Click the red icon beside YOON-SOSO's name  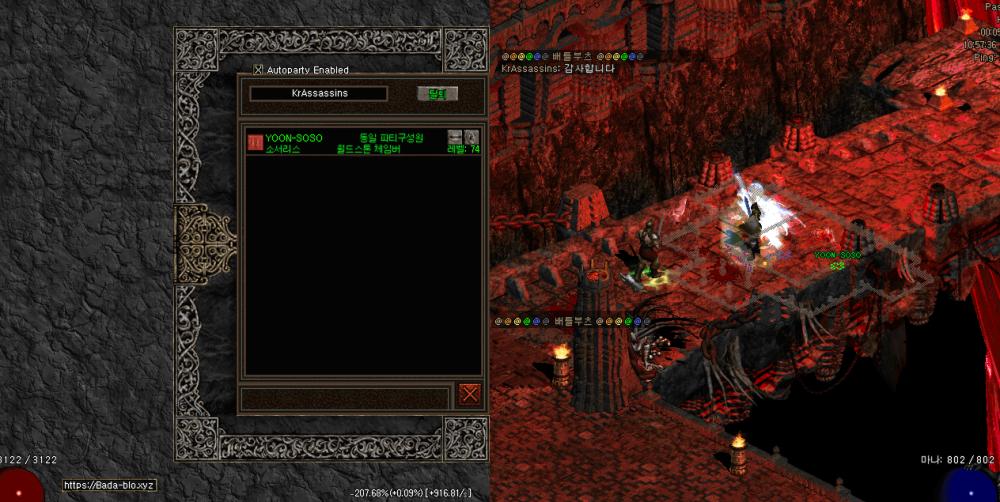click(x=255, y=142)
